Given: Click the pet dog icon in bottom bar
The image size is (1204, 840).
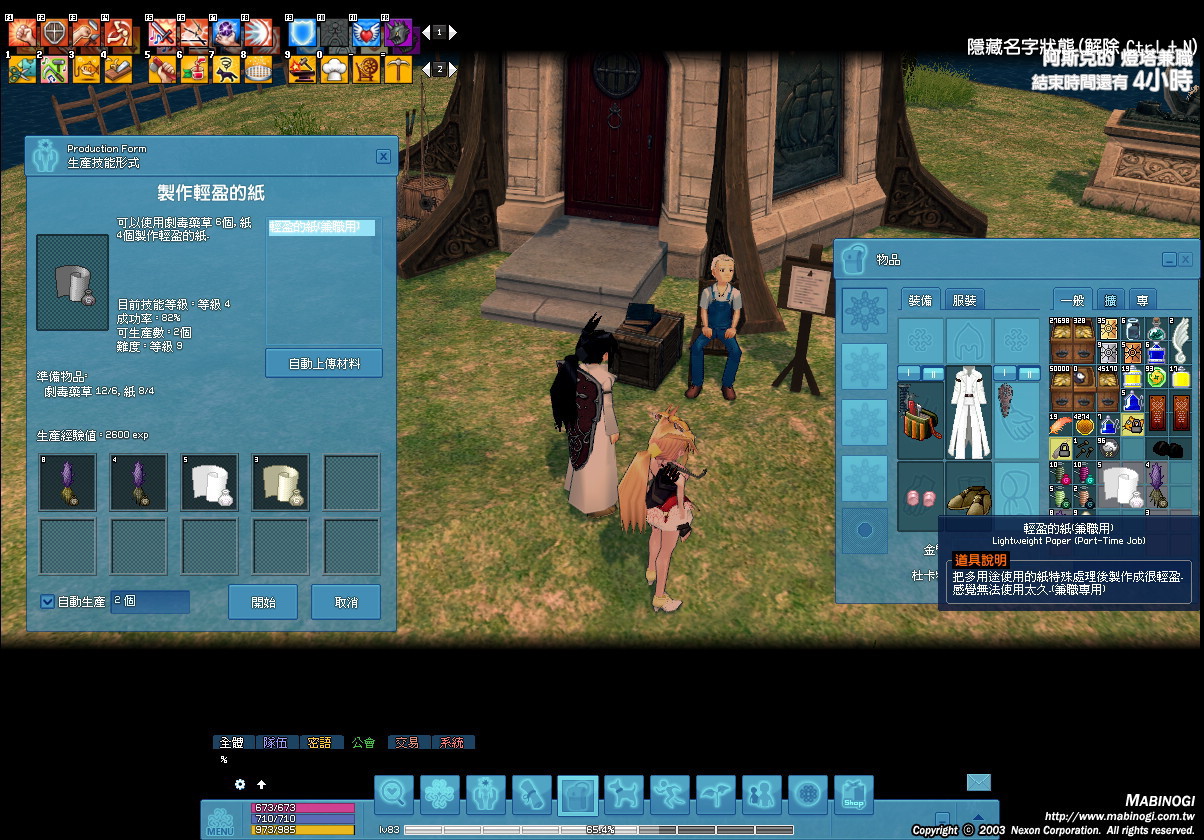Looking at the screenshot, I should tap(623, 795).
